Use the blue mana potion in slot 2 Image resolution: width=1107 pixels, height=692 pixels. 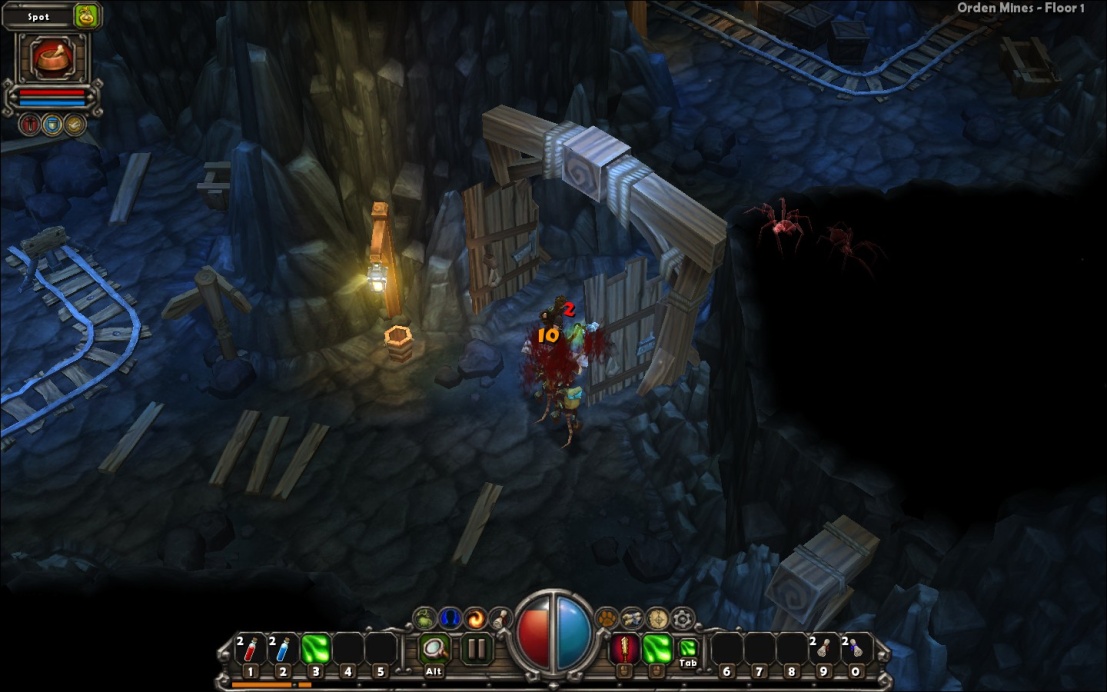(x=283, y=648)
